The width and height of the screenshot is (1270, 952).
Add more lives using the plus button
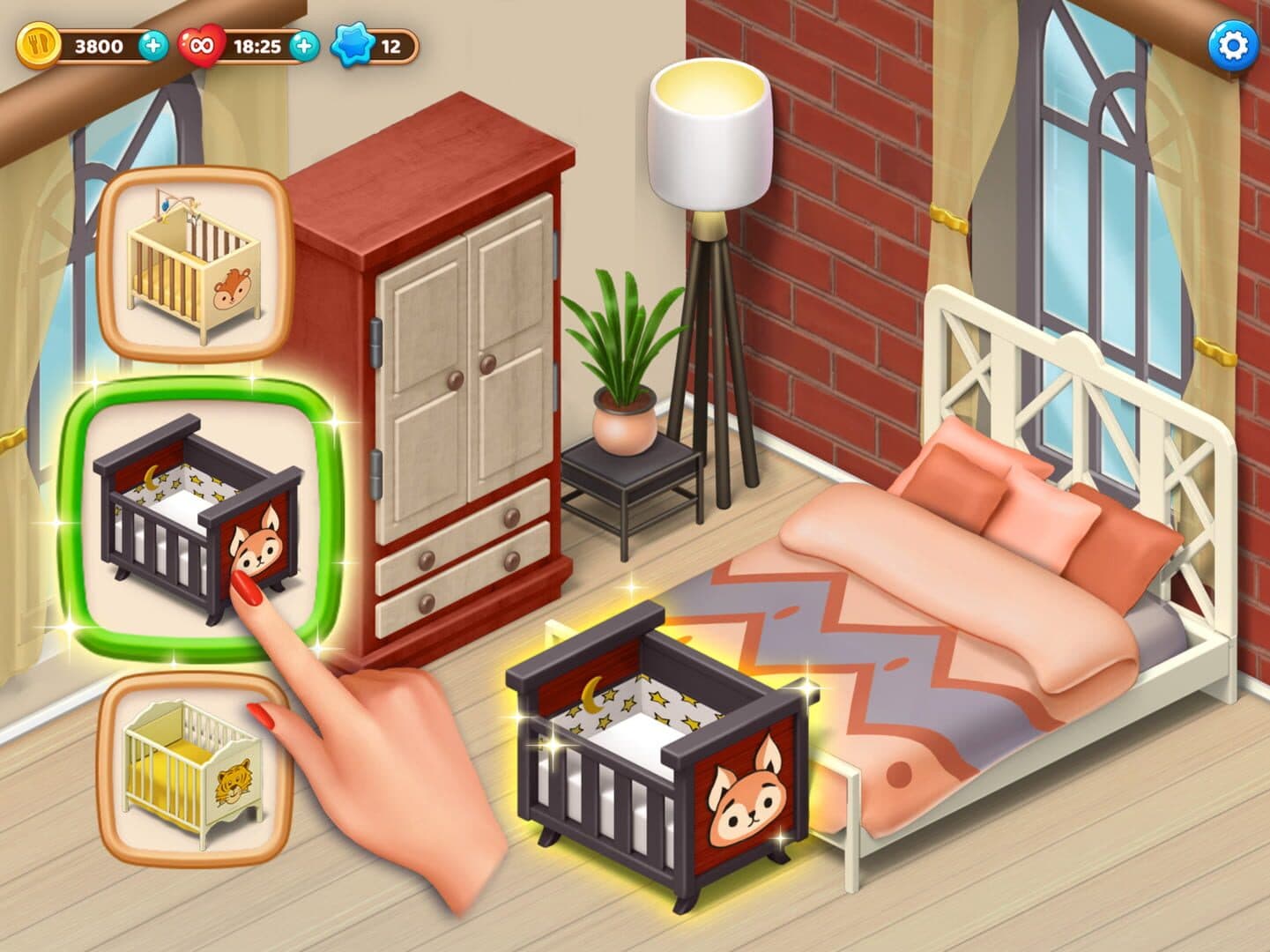click(x=304, y=46)
